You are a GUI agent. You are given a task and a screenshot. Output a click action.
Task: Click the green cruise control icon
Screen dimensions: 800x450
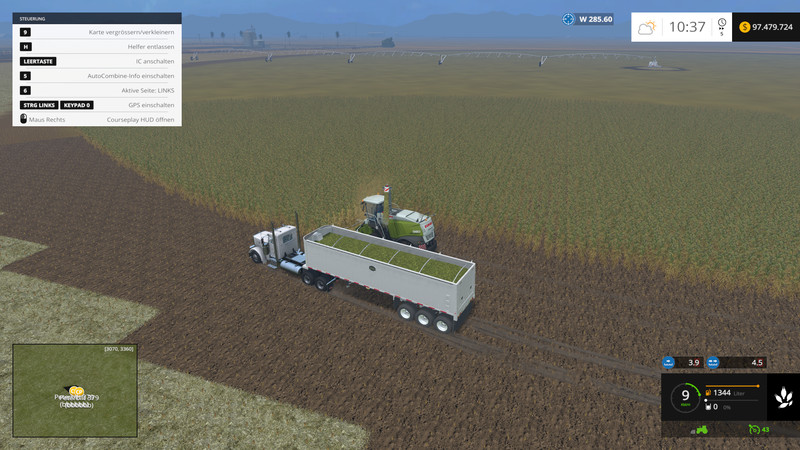pos(753,430)
